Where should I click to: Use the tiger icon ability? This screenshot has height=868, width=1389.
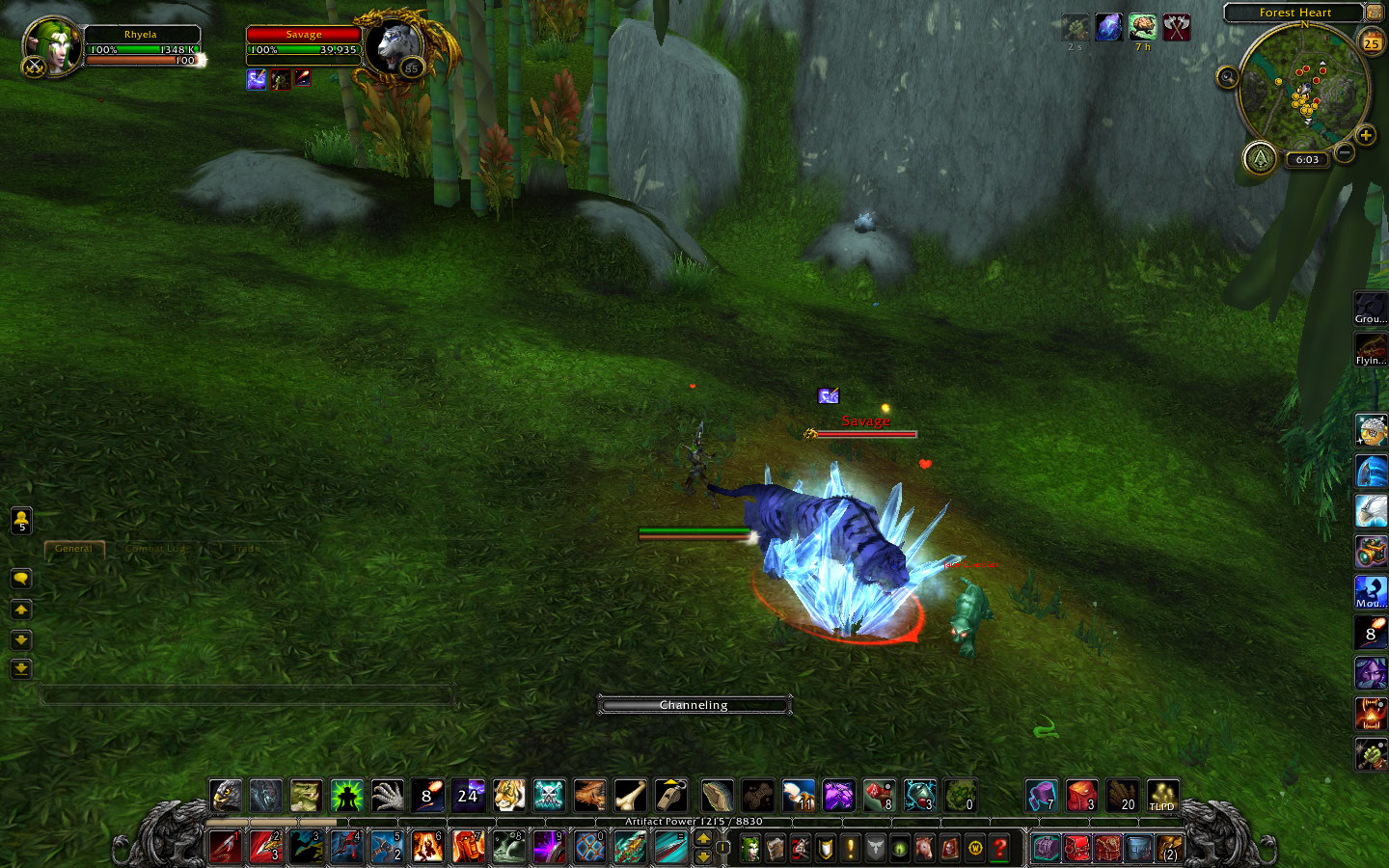click(509, 796)
